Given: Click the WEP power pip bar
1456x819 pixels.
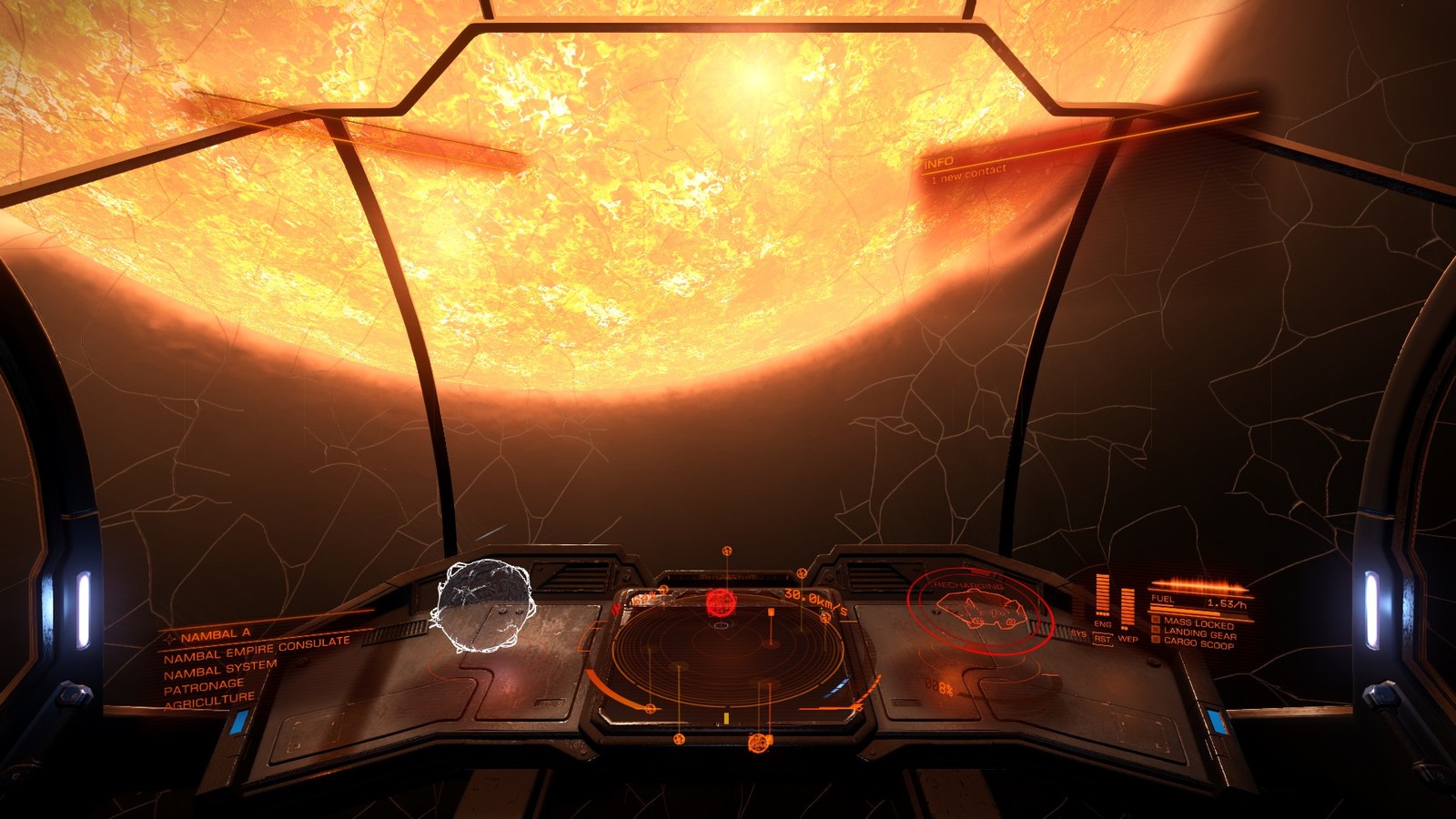Looking at the screenshot, I should click(1127, 607).
